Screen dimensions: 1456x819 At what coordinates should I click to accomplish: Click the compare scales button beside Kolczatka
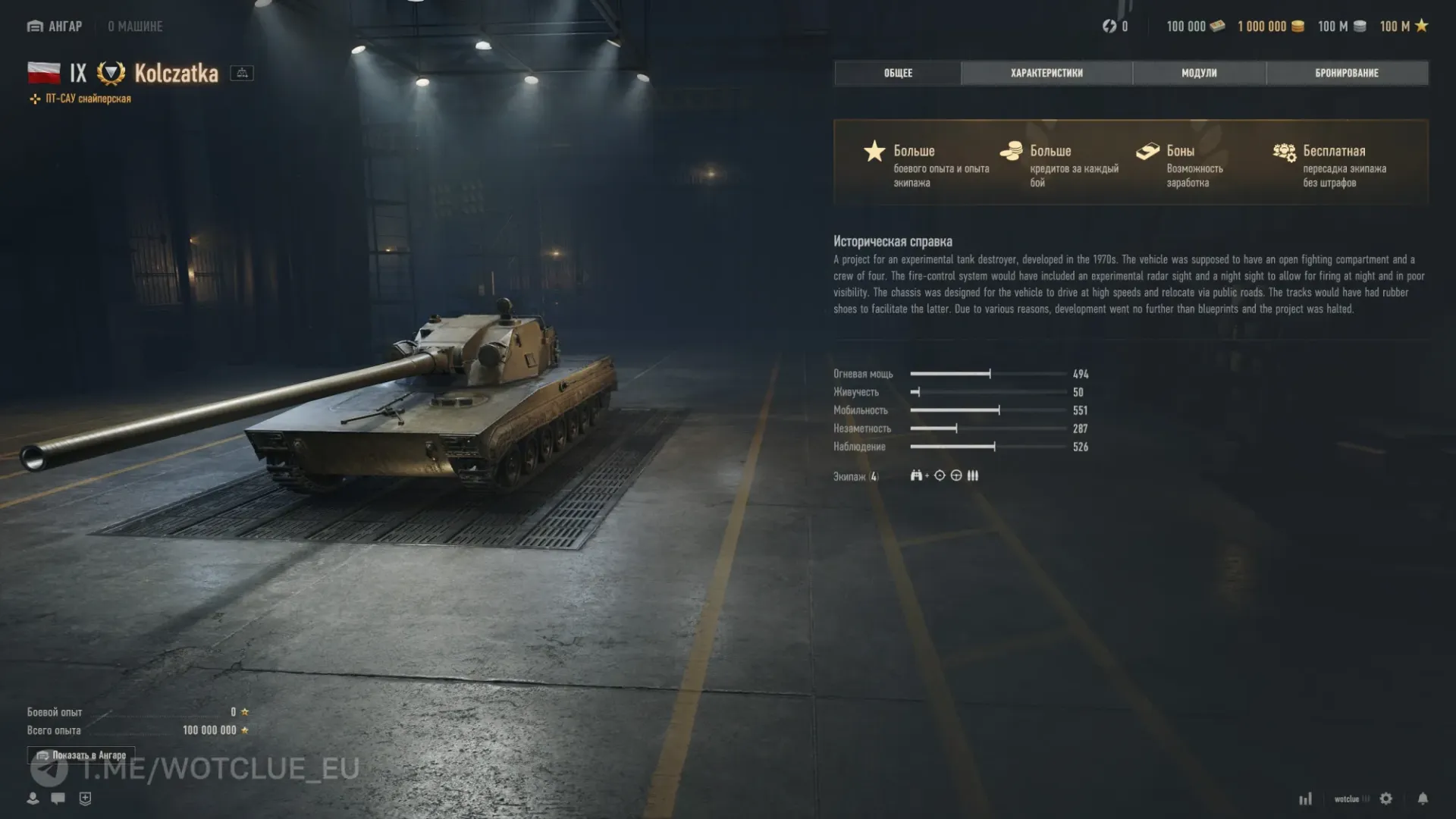point(242,73)
